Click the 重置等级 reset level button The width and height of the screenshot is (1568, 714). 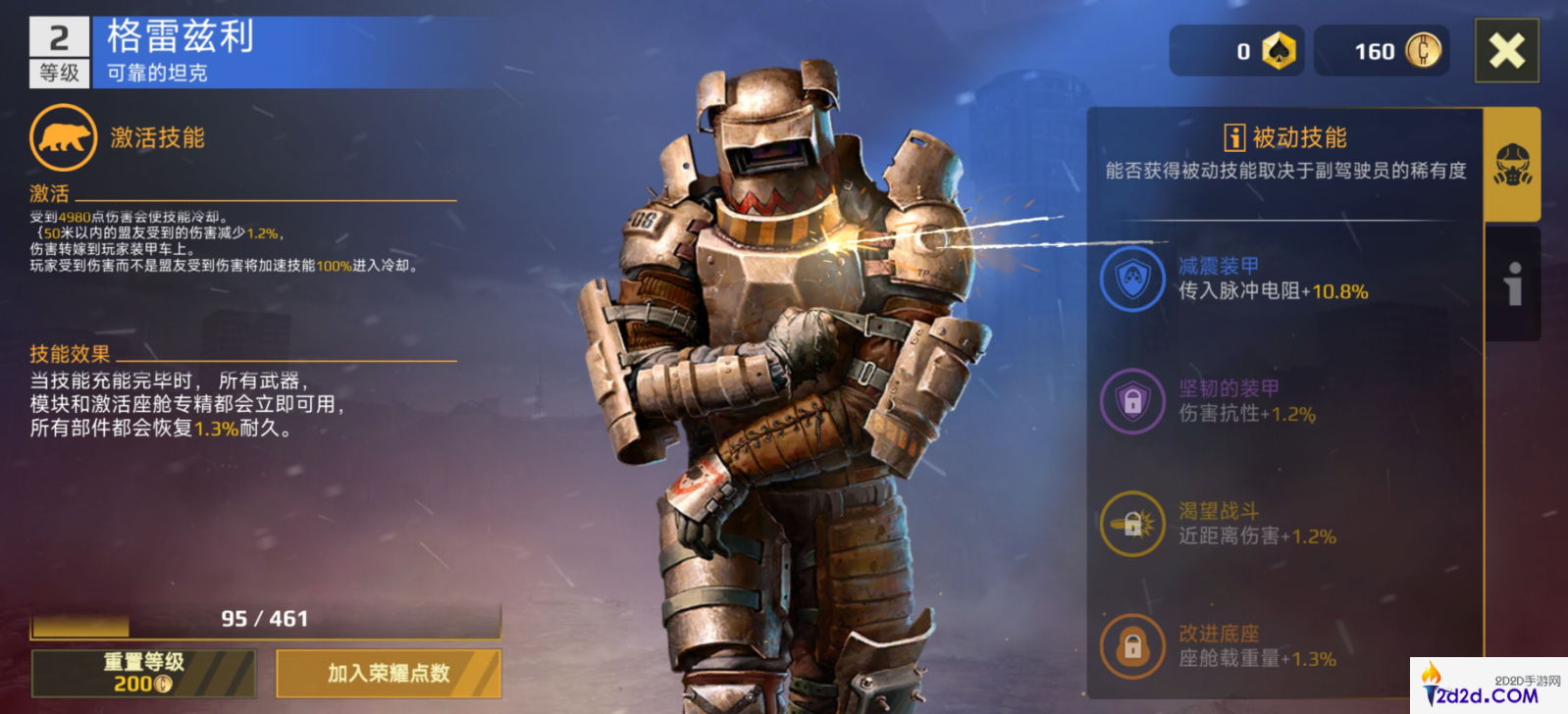point(144,673)
